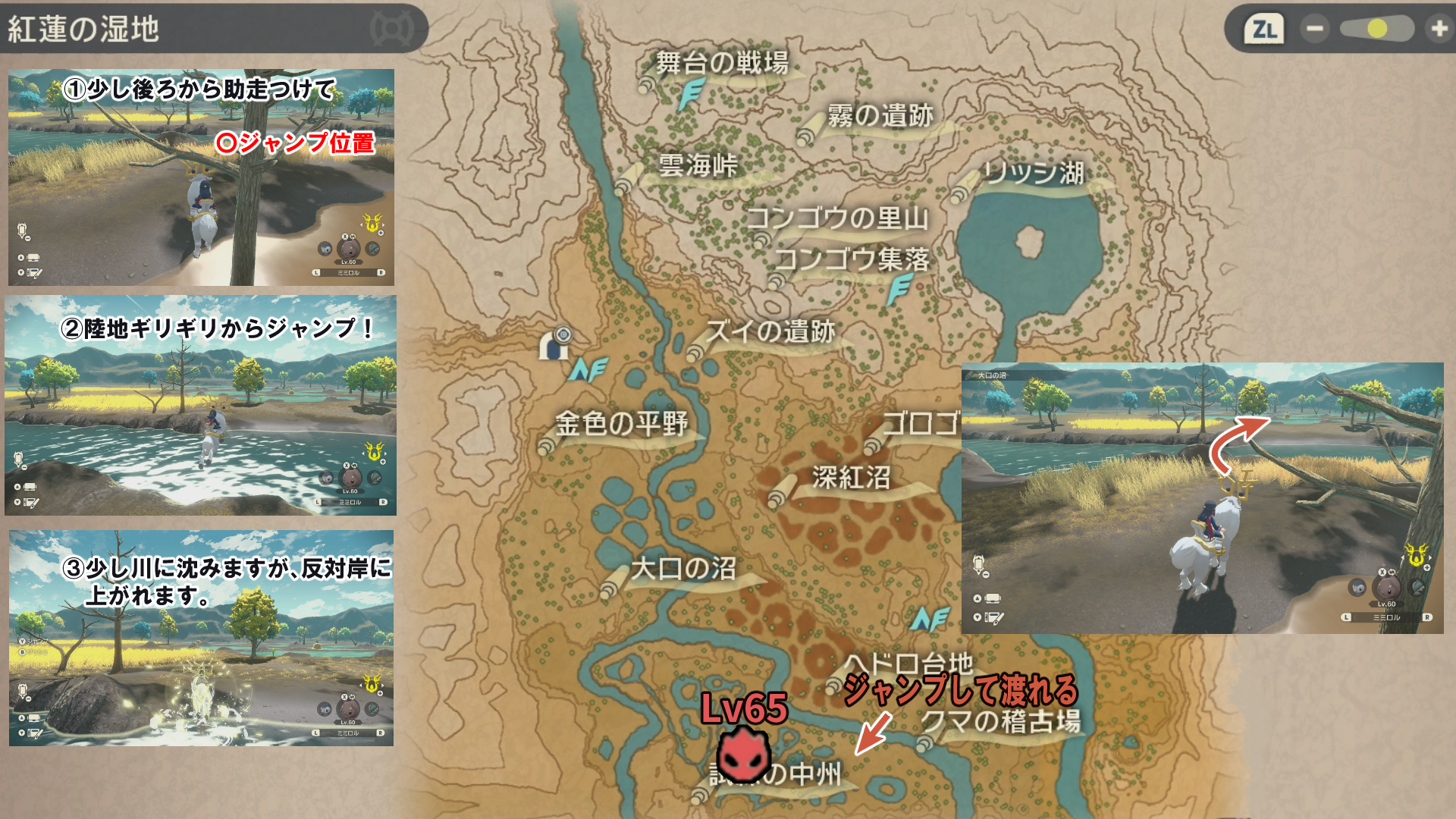Pick the 深紅沼 location on the map
The height and width of the screenshot is (819, 1456).
[x=851, y=478]
